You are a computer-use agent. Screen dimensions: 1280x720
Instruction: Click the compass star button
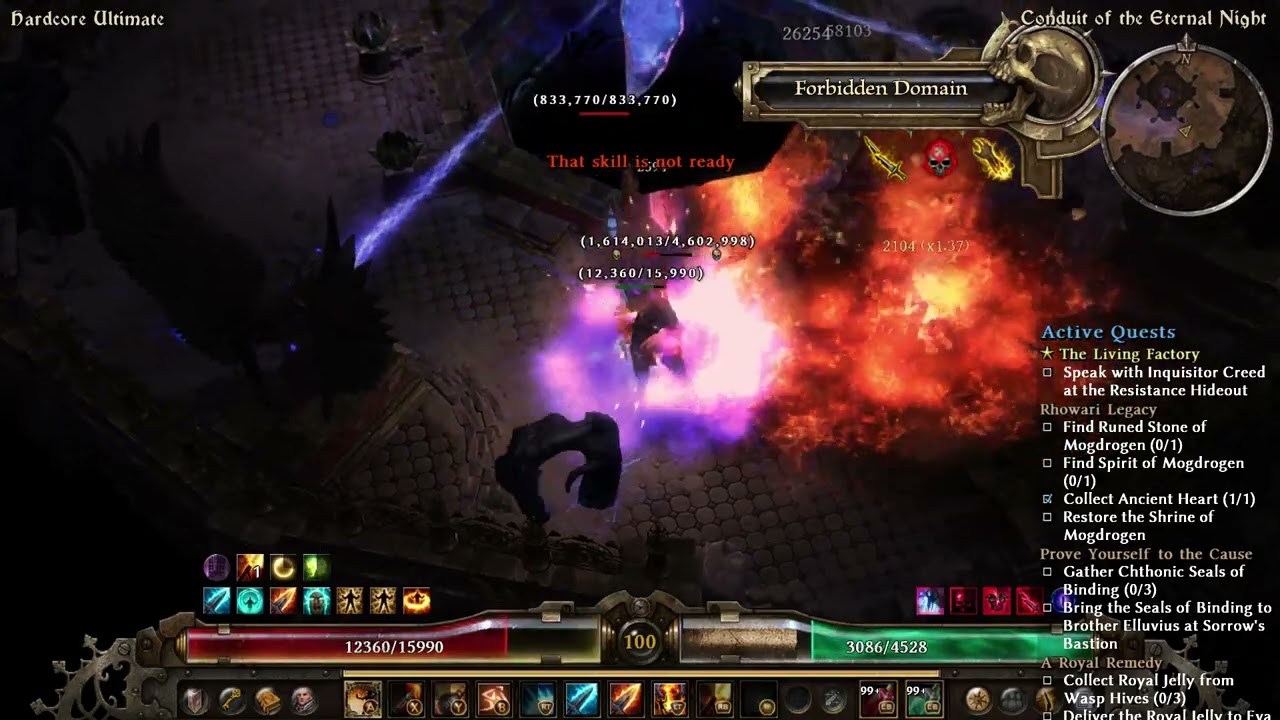pyautogui.click(x=977, y=700)
